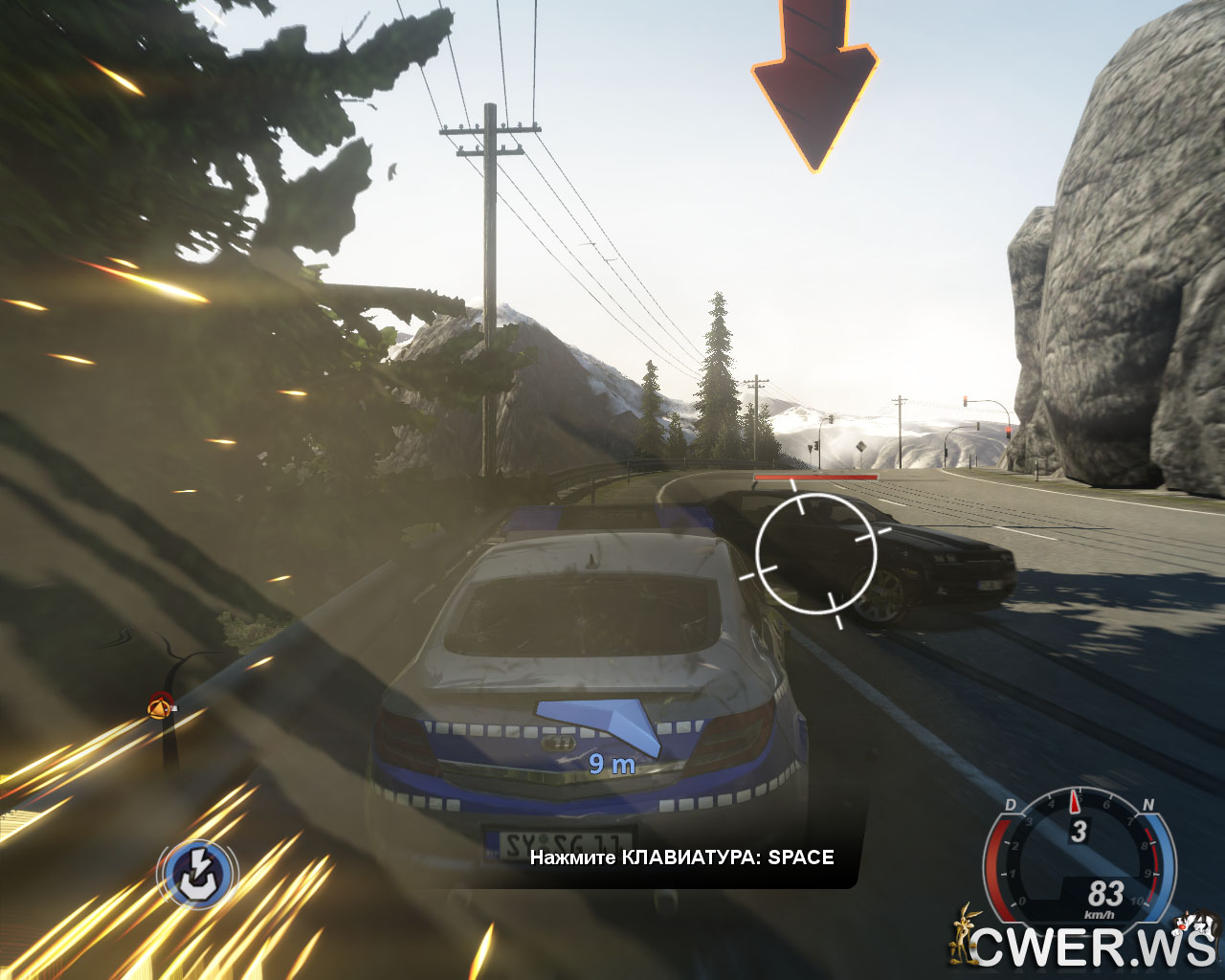This screenshot has width=1225, height=980.
Task: Click the blue distance direction arrow
Action: pyautogui.click(x=600, y=724)
